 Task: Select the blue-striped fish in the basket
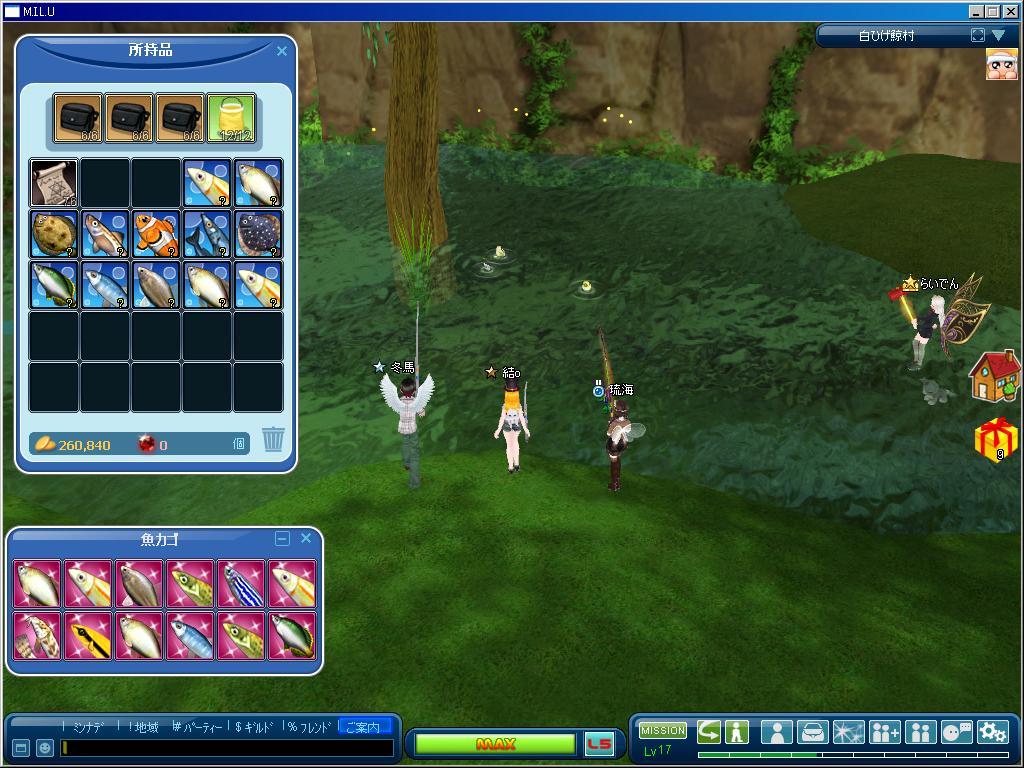coord(241,584)
